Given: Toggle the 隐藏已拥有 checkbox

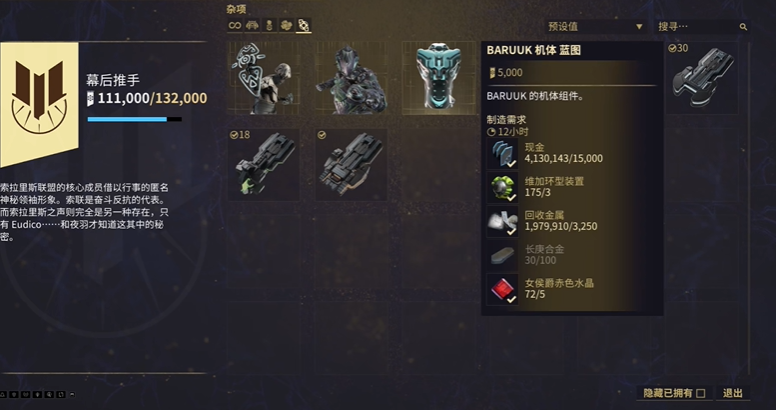Looking at the screenshot, I should (x=700, y=393).
